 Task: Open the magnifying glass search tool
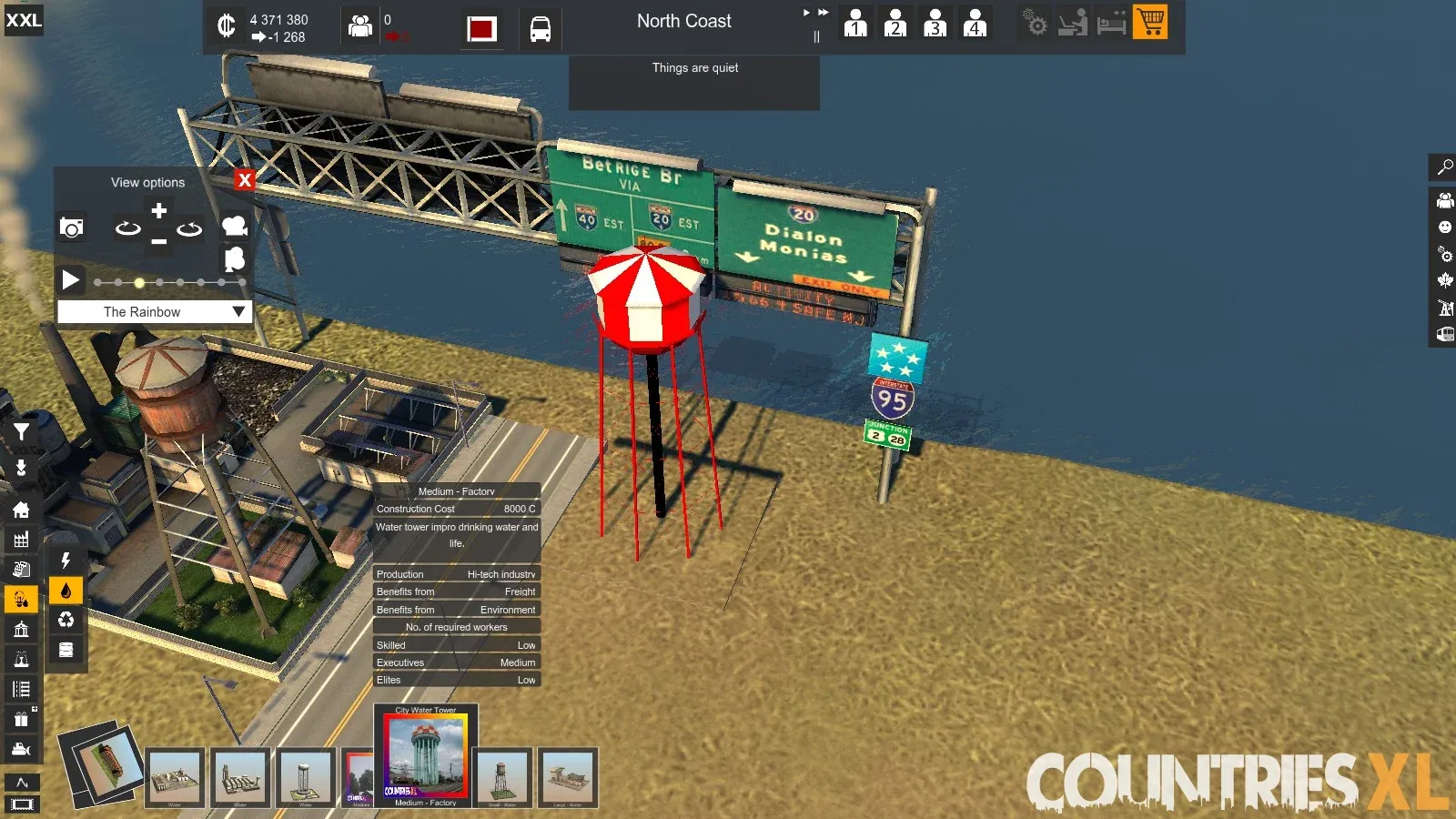click(1444, 167)
